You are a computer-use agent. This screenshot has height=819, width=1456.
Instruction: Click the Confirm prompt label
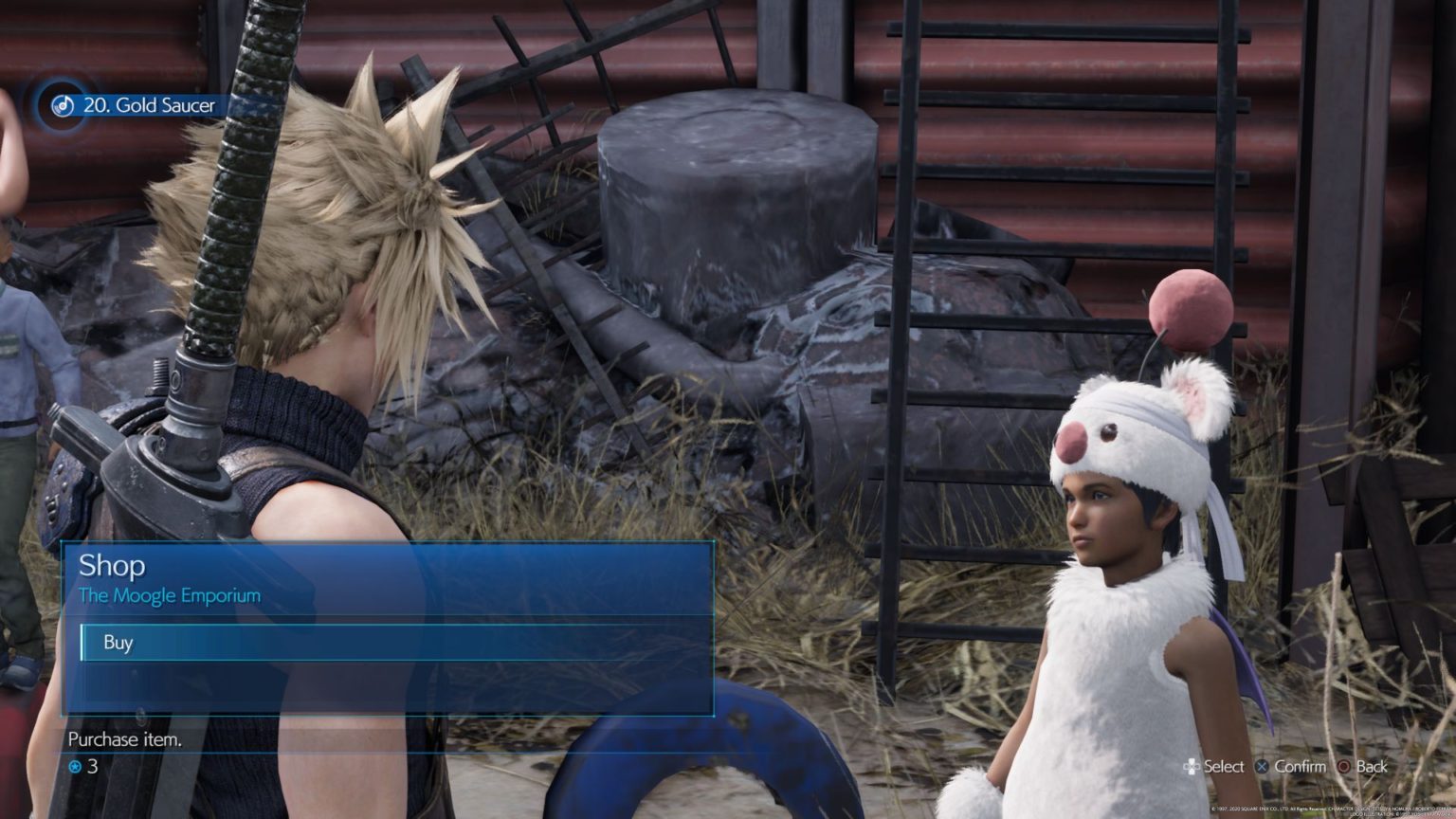1302,766
